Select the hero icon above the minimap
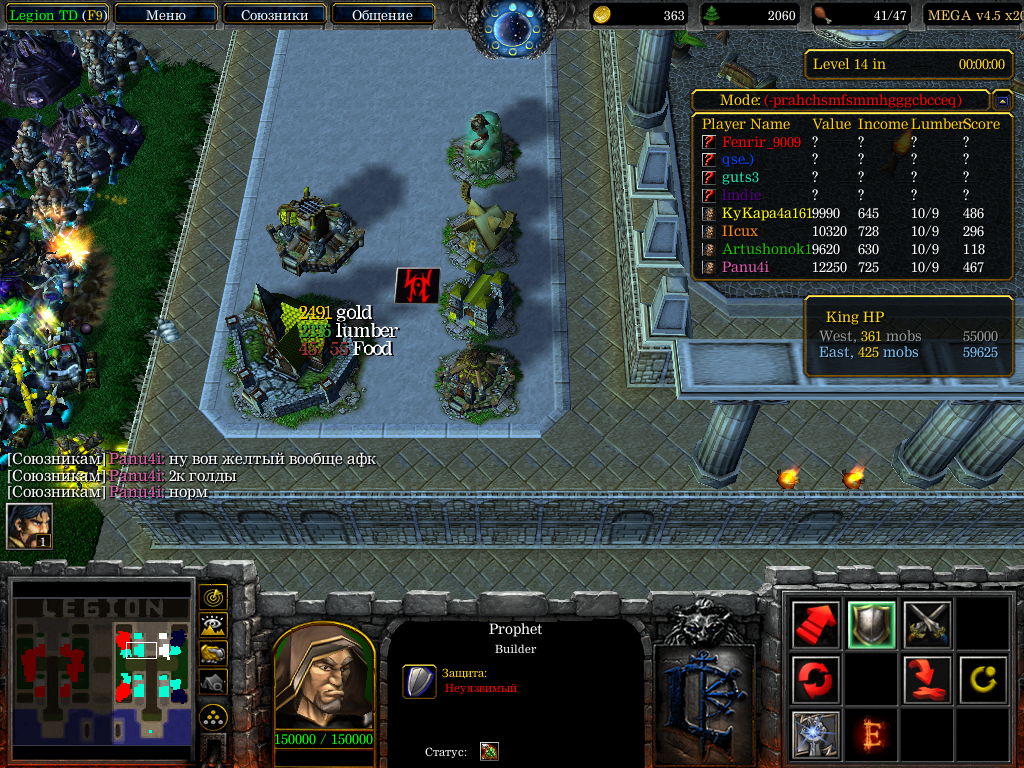This screenshot has width=1024, height=768. tap(29, 526)
